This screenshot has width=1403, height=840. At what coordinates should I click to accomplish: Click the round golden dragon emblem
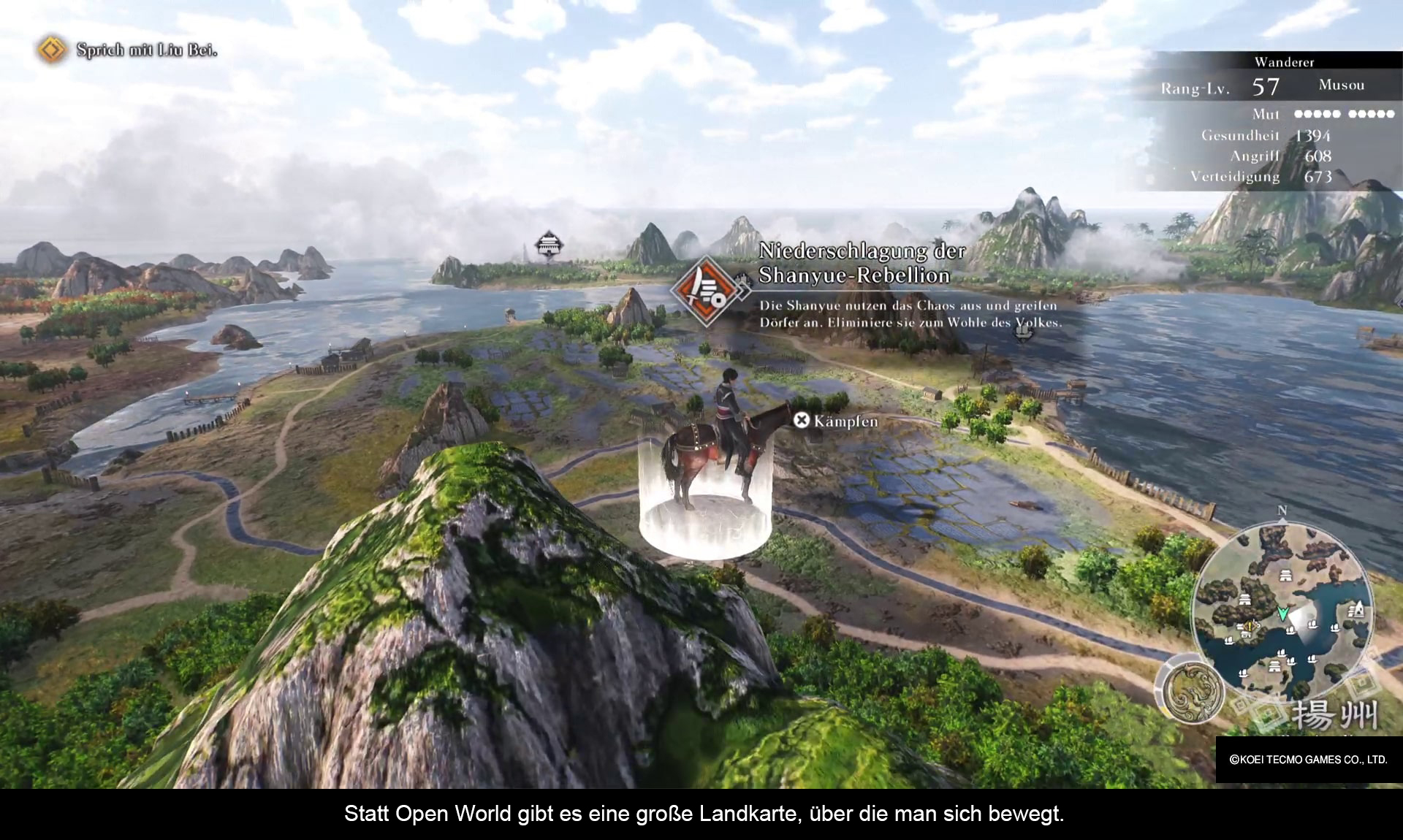1193,691
